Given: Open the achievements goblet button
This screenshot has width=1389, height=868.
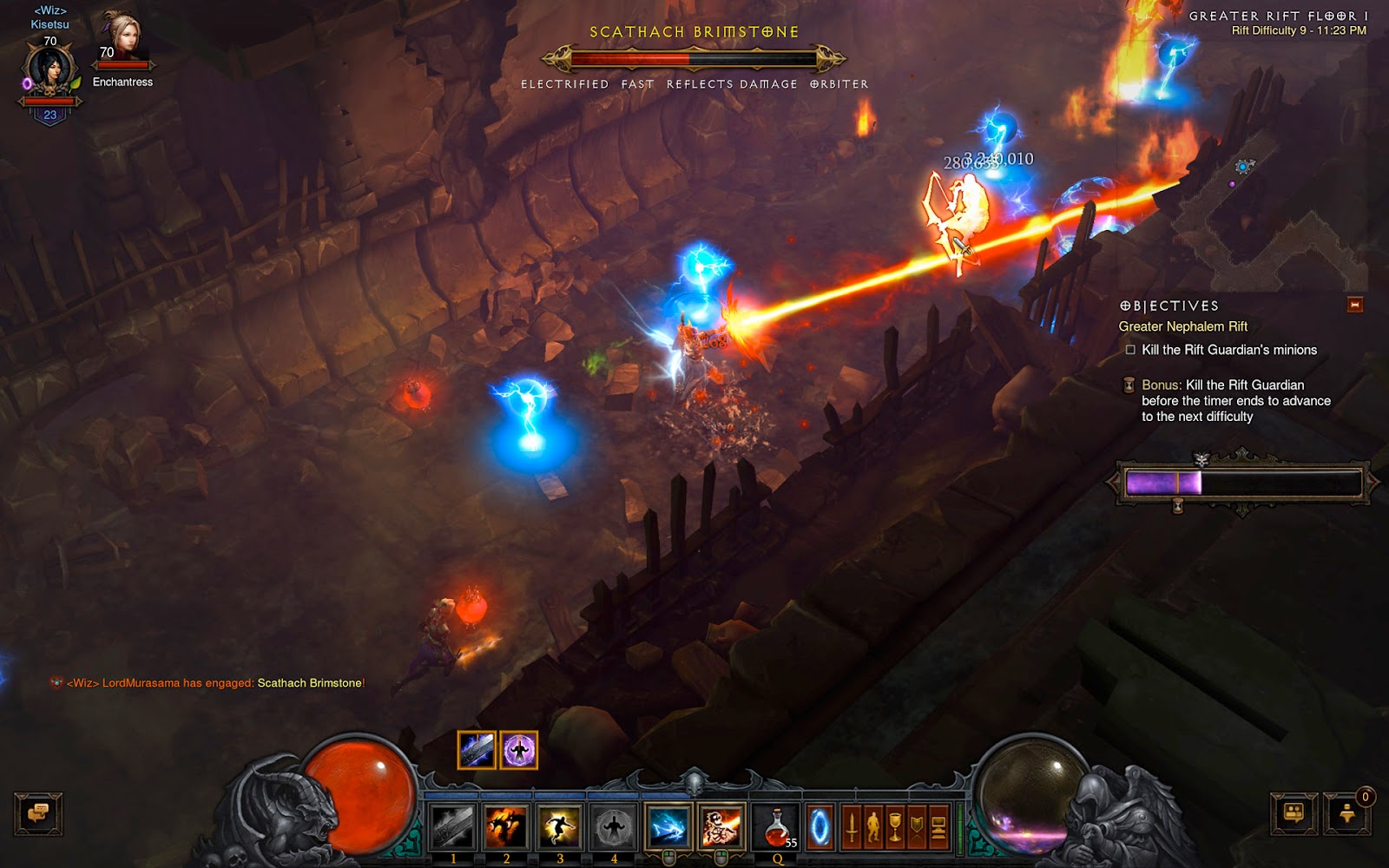Looking at the screenshot, I should 895,827.
